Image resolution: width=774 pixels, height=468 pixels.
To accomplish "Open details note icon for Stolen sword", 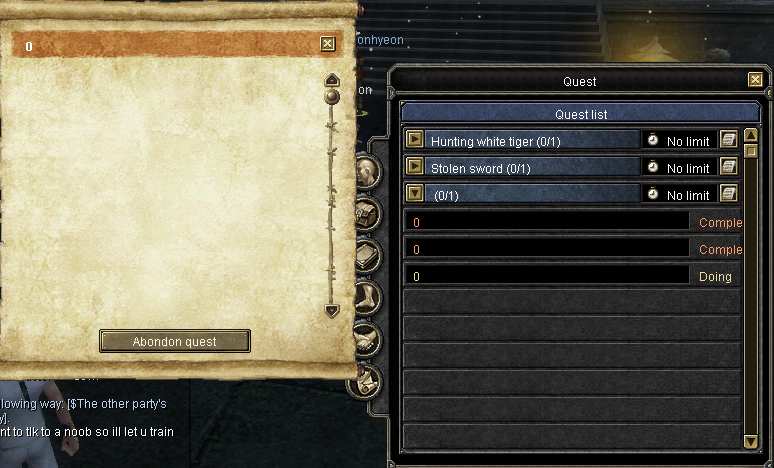I will pos(728,167).
